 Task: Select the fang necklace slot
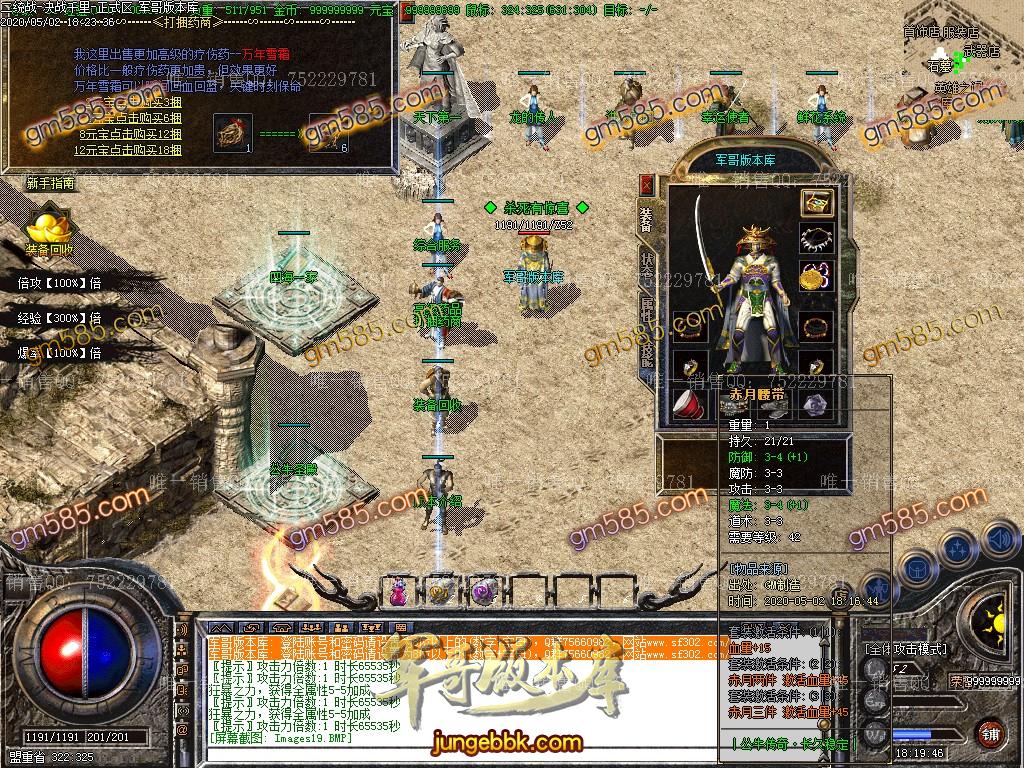coord(816,240)
